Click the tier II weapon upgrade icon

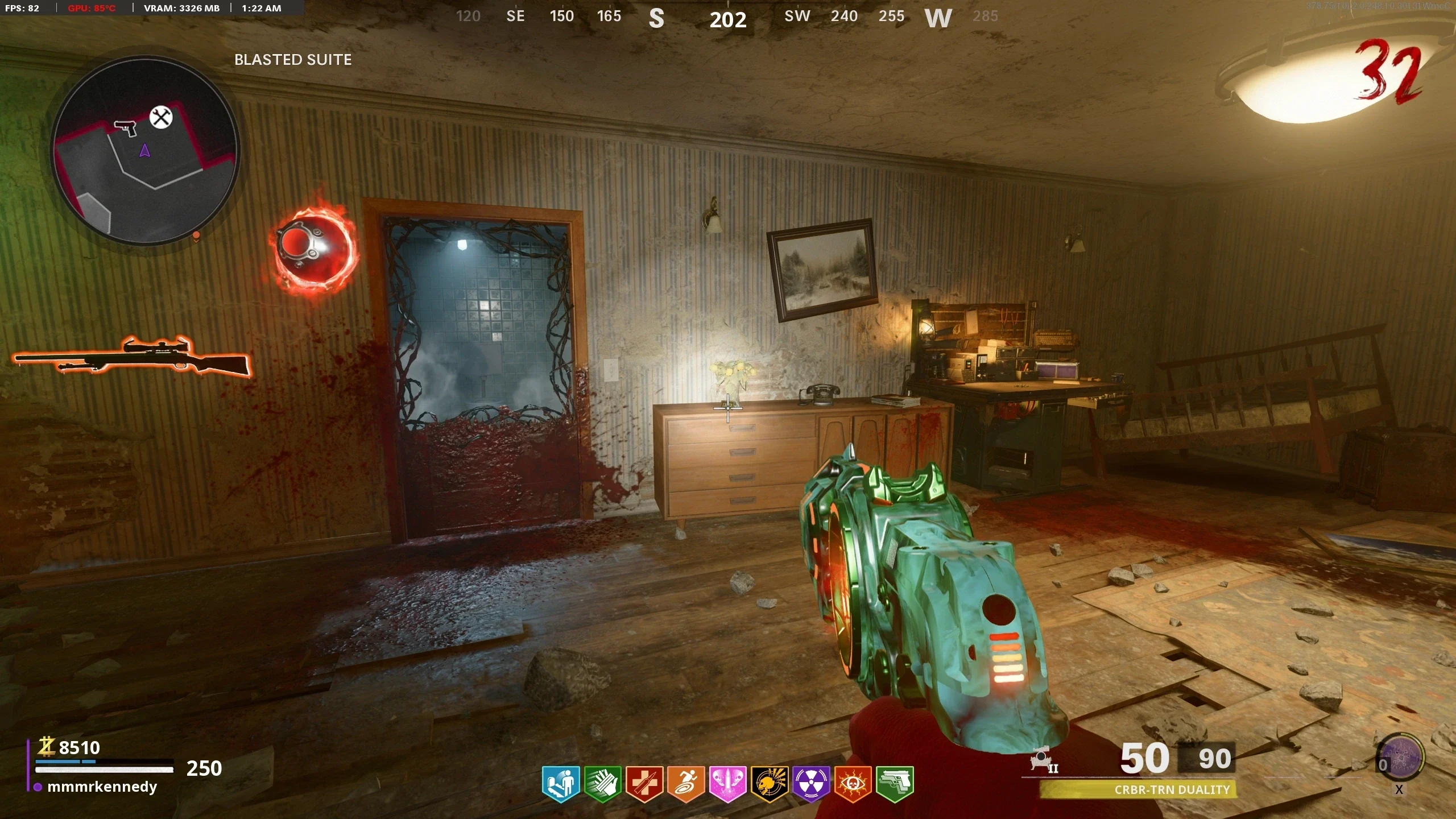coord(1044,761)
